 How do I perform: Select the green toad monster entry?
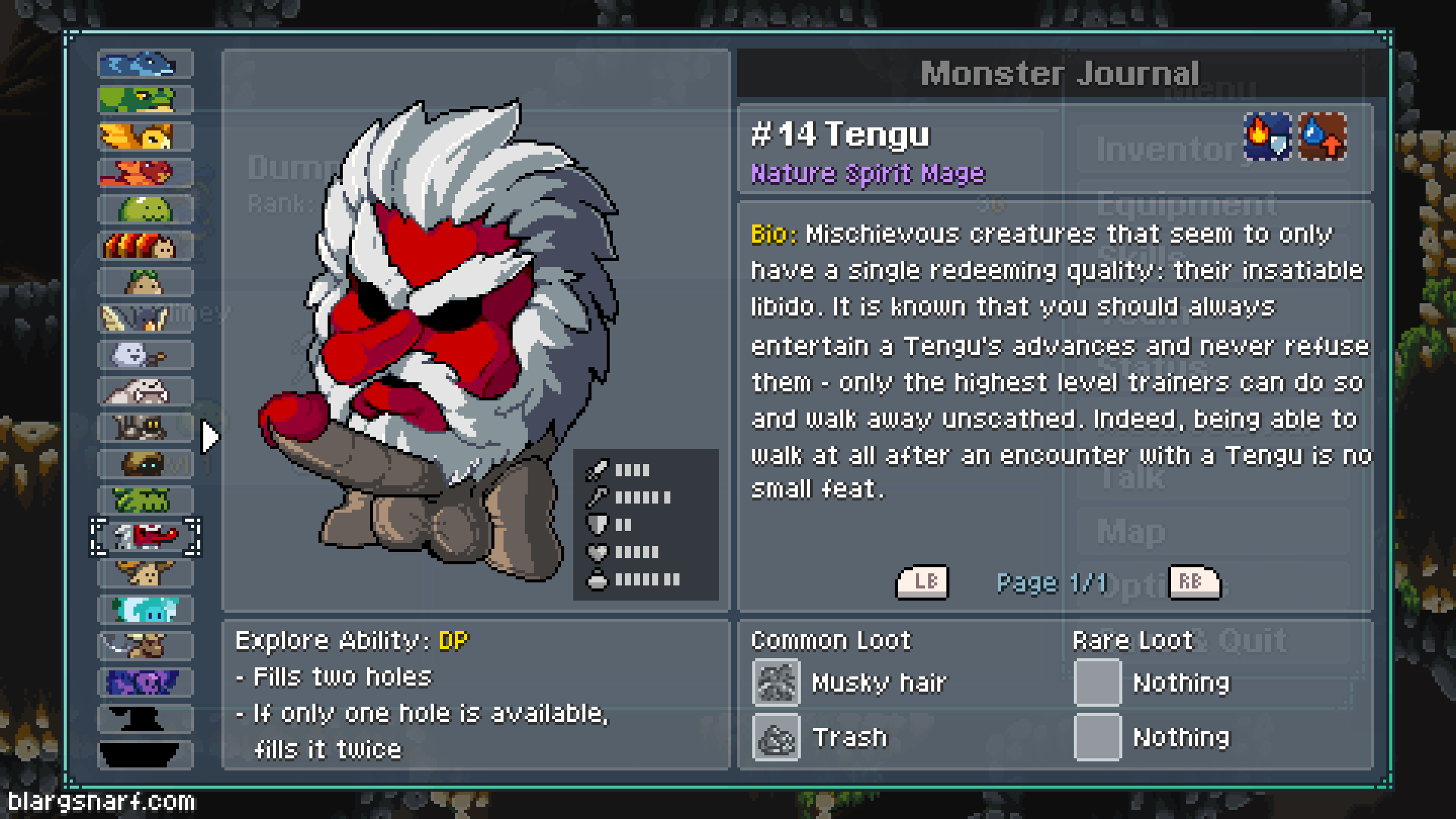click(x=145, y=100)
